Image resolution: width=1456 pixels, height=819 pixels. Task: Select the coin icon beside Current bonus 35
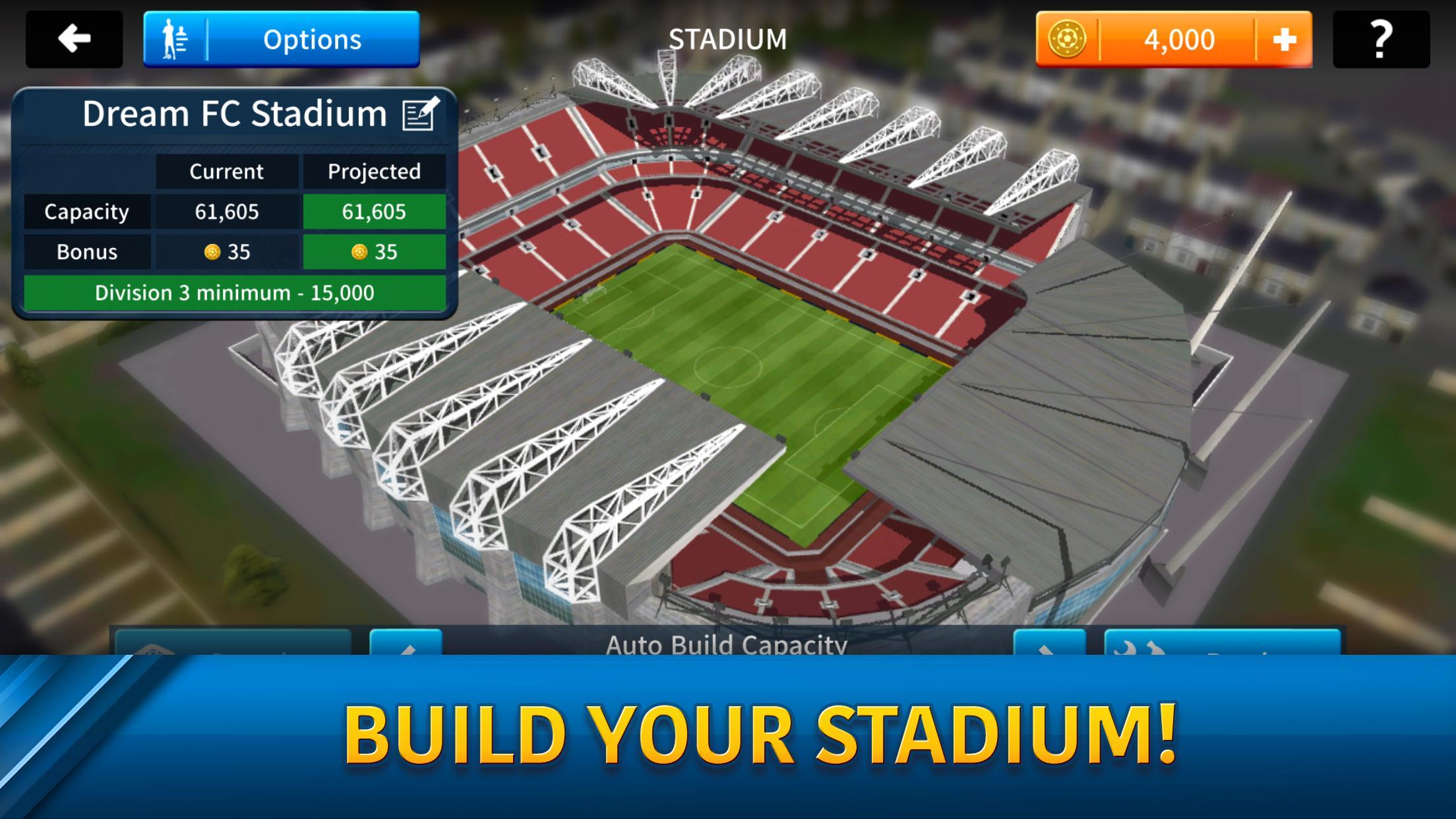click(212, 252)
